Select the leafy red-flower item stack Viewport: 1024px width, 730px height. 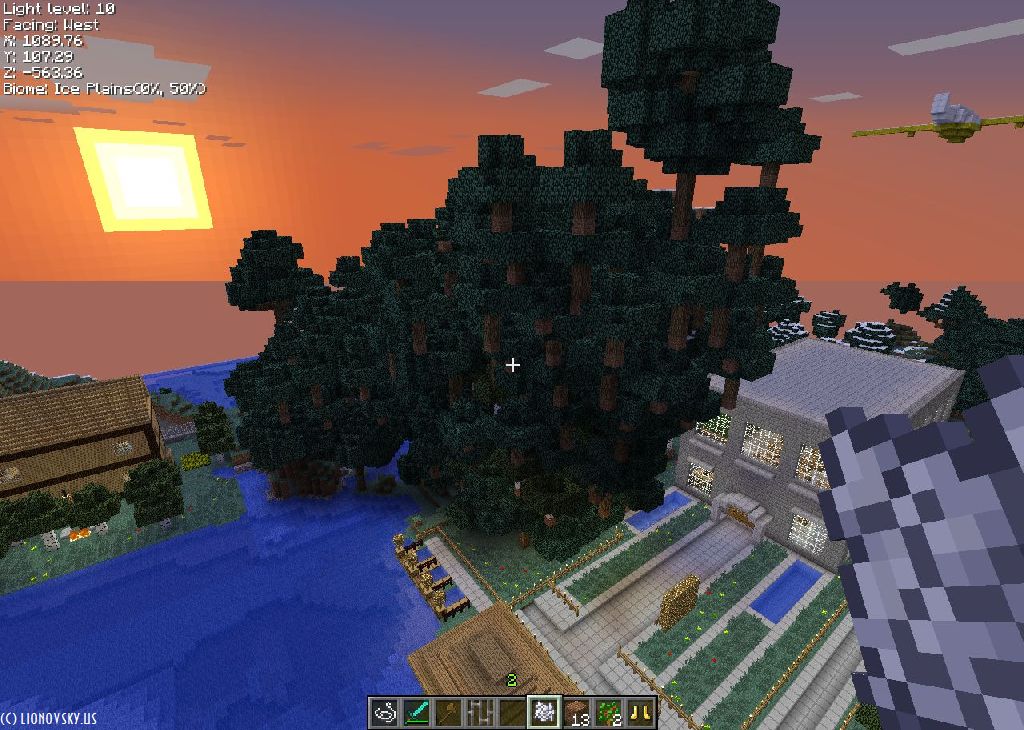(608, 712)
